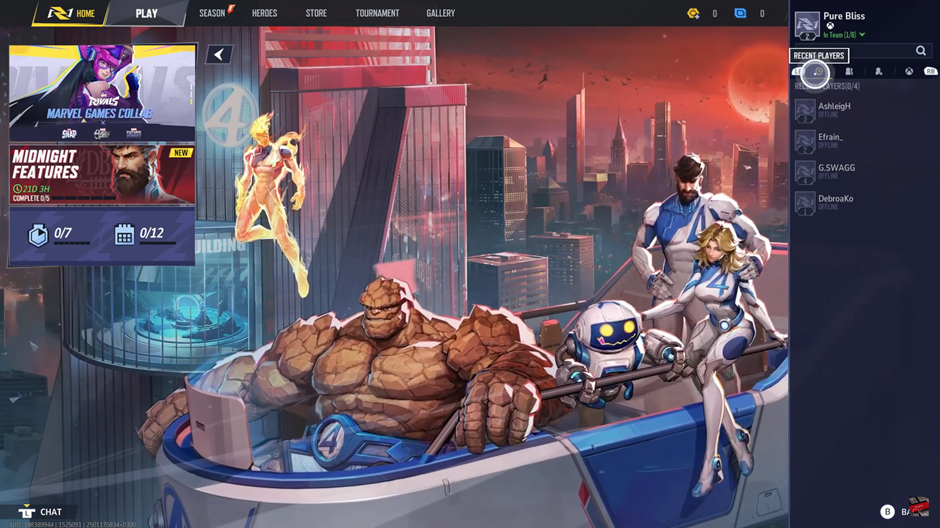Open the Store
940x528 pixels.
pyautogui.click(x=316, y=14)
